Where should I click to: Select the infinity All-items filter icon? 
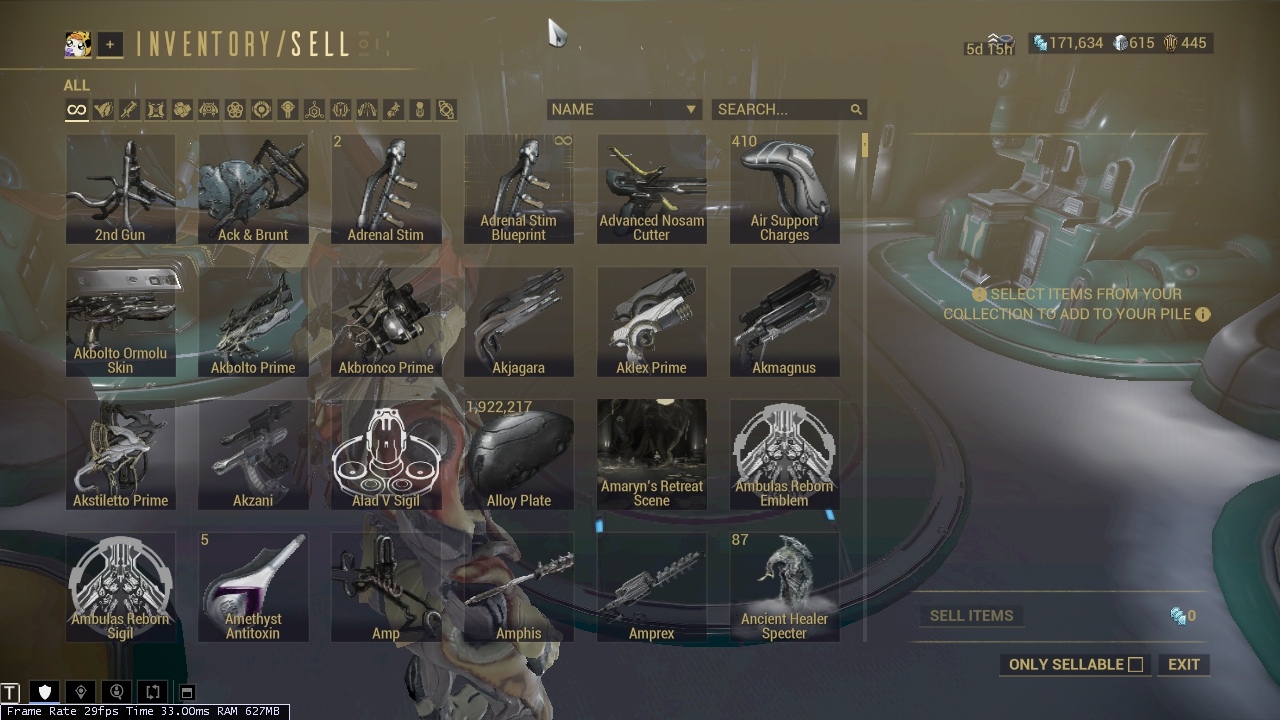click(76, 110)
